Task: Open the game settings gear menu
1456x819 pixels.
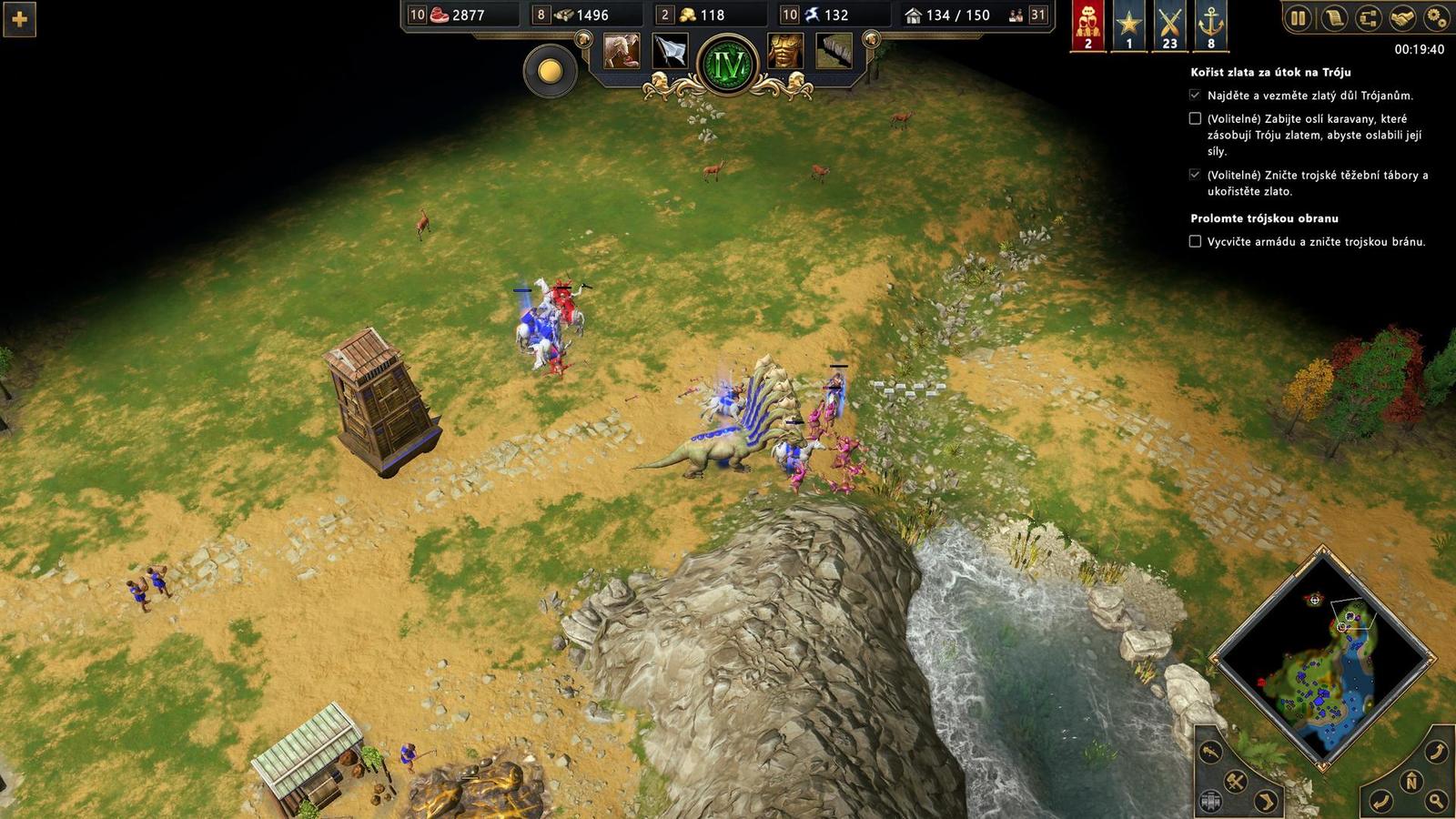Action: tap(1436, 17)
